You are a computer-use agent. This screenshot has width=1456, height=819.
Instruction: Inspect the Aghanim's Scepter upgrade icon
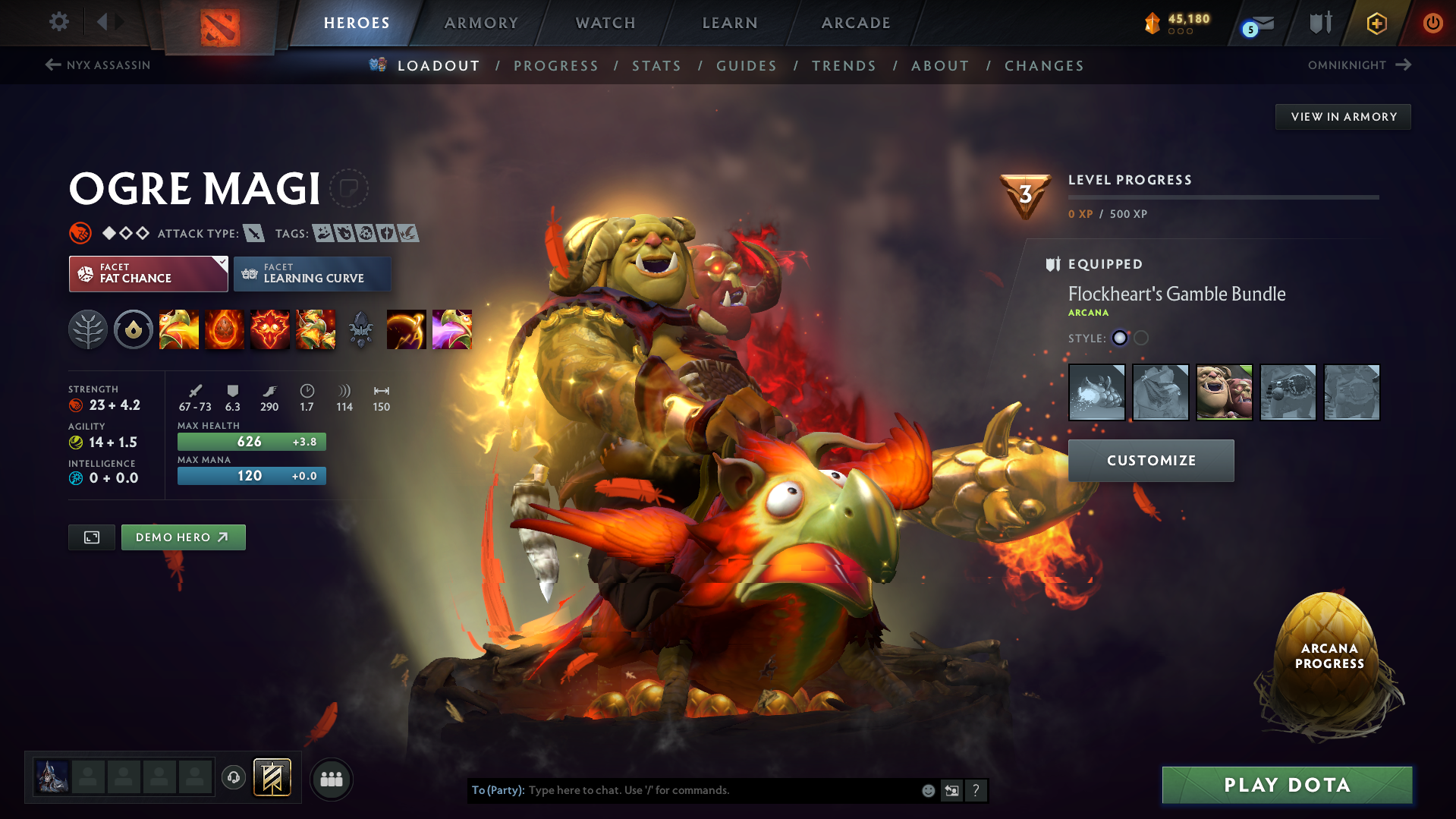click(x=361, y=329)
